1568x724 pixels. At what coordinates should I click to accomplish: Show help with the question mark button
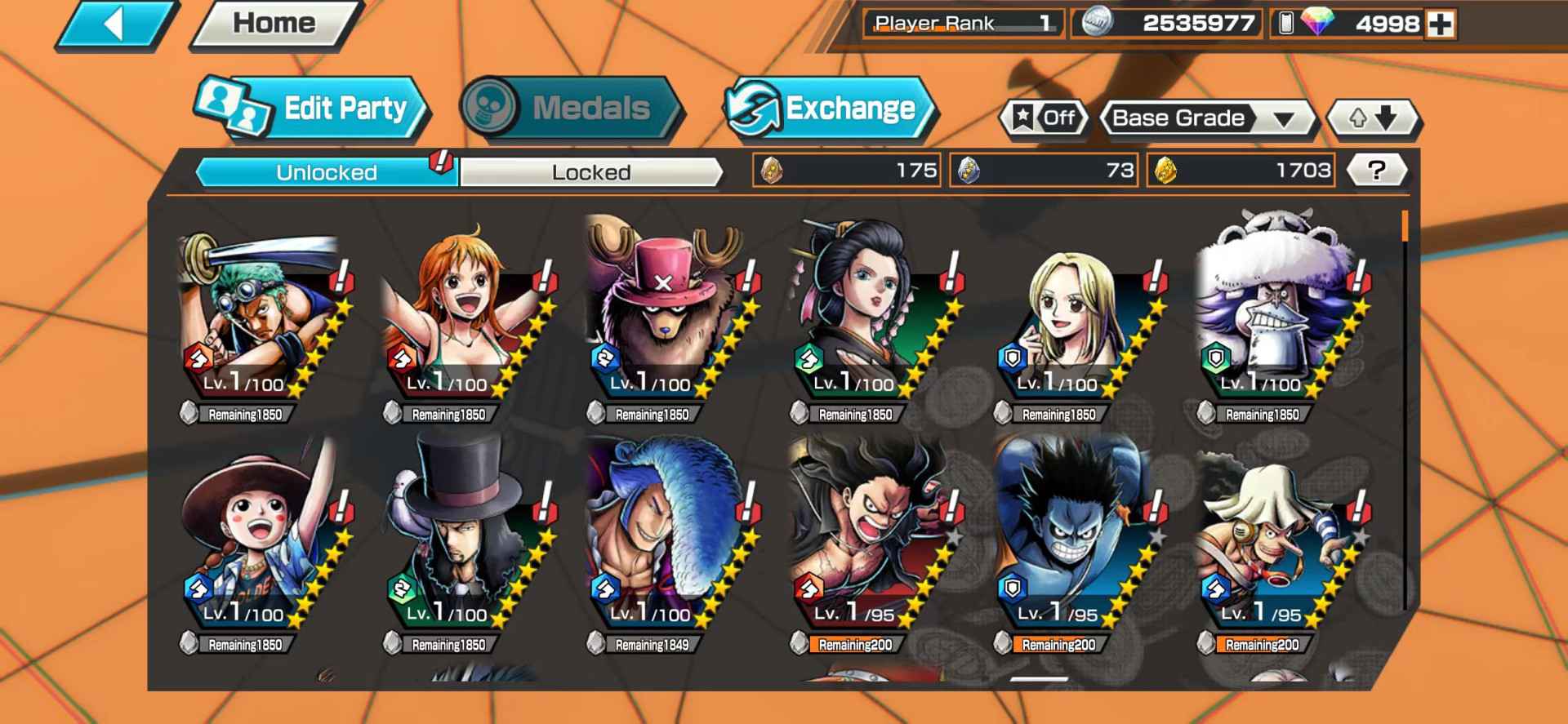[1377, 171]
